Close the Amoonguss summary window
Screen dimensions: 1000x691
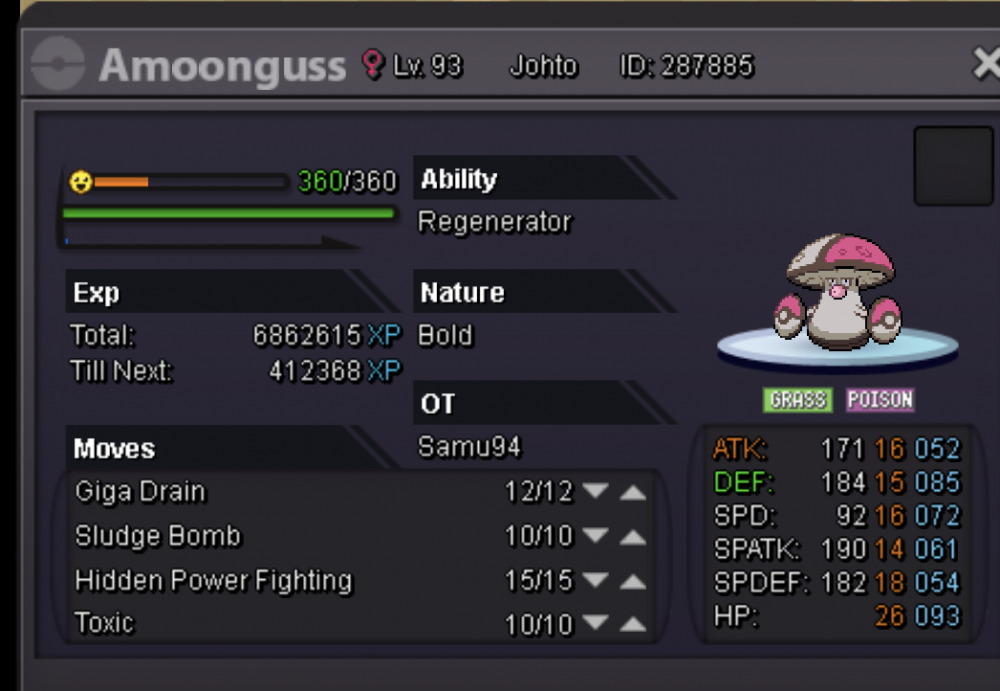click(x=985, y=66)
